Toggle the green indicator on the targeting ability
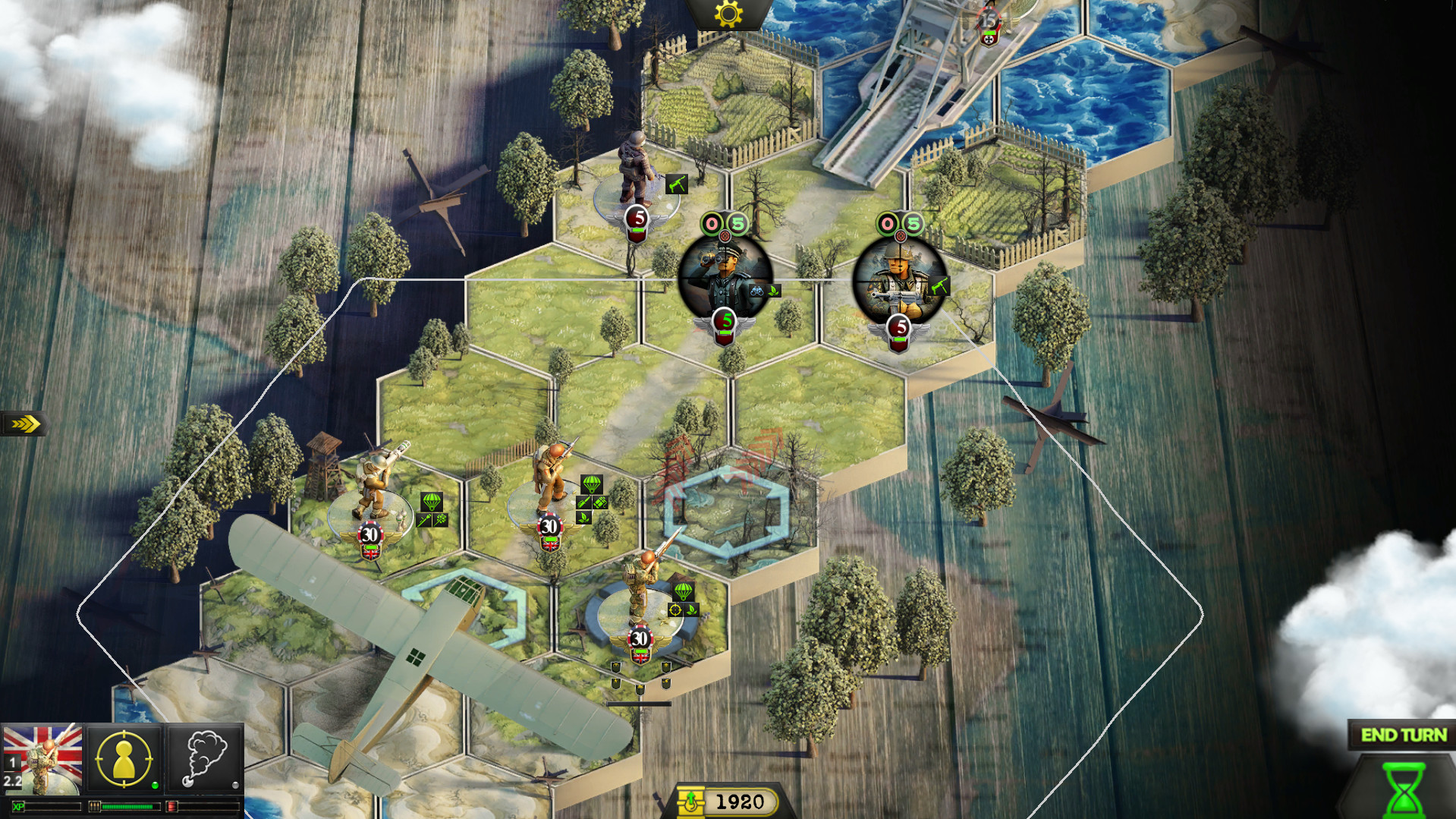The width and height of the screenshot is (1456, 819). (156, 786)
